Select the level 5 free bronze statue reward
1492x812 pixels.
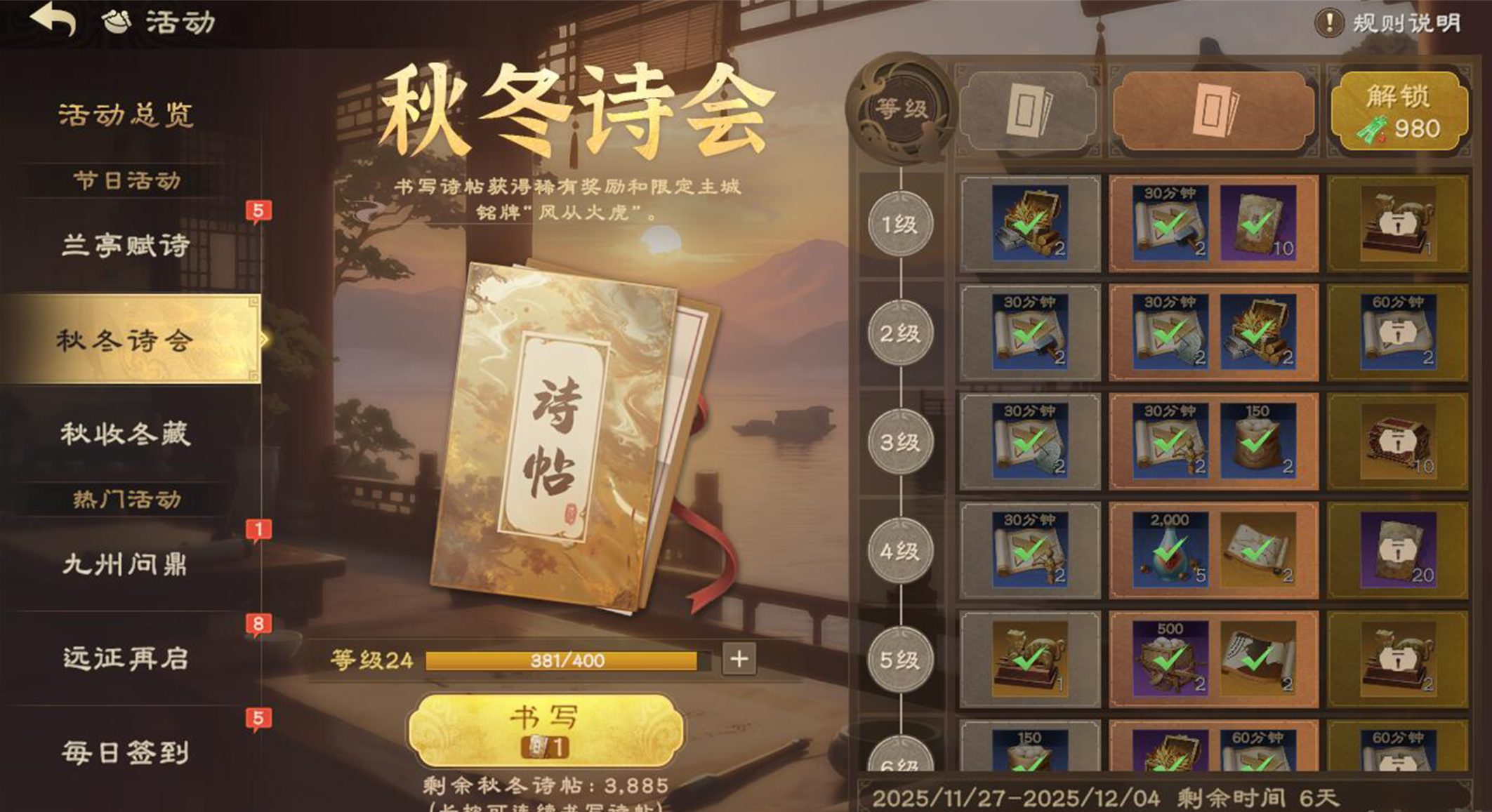1029,659
